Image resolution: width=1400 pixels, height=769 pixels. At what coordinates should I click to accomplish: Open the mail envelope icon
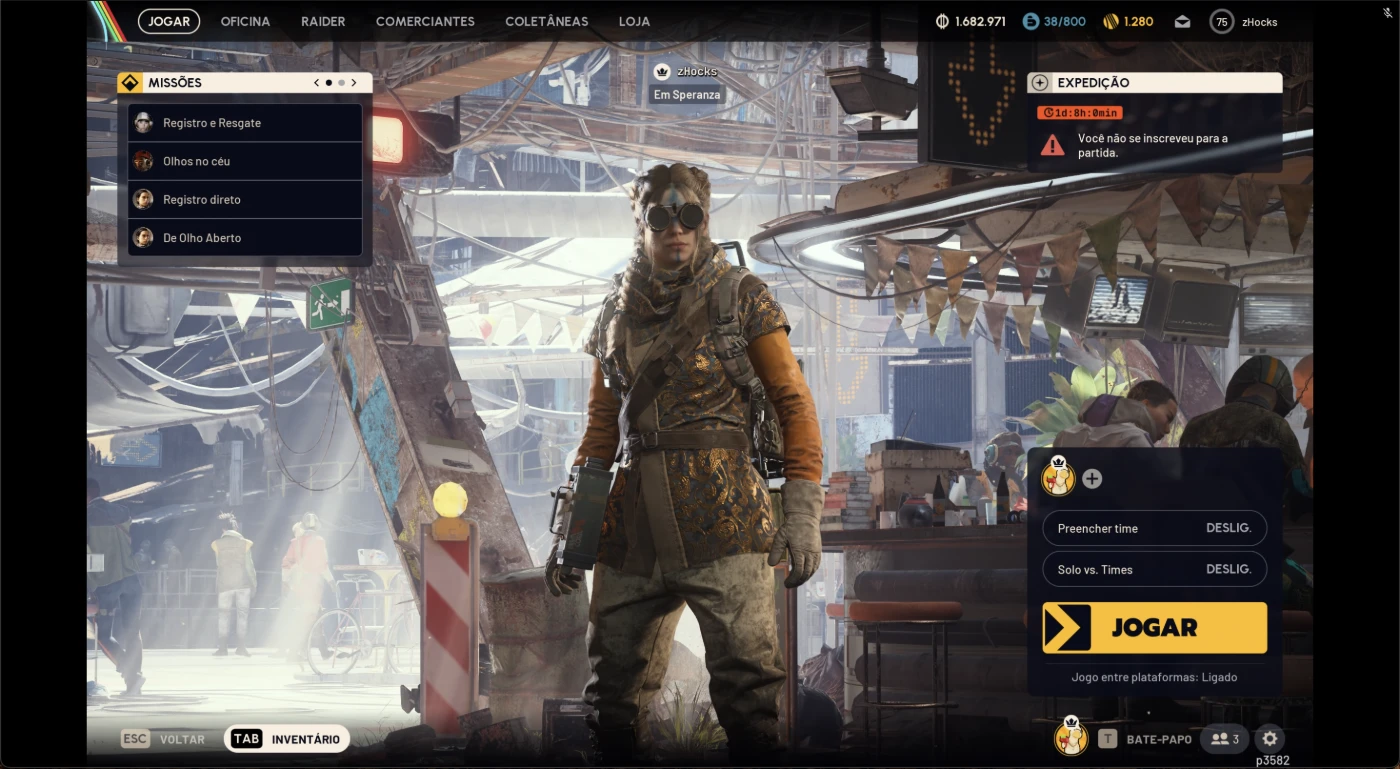tap(1182, 22)
